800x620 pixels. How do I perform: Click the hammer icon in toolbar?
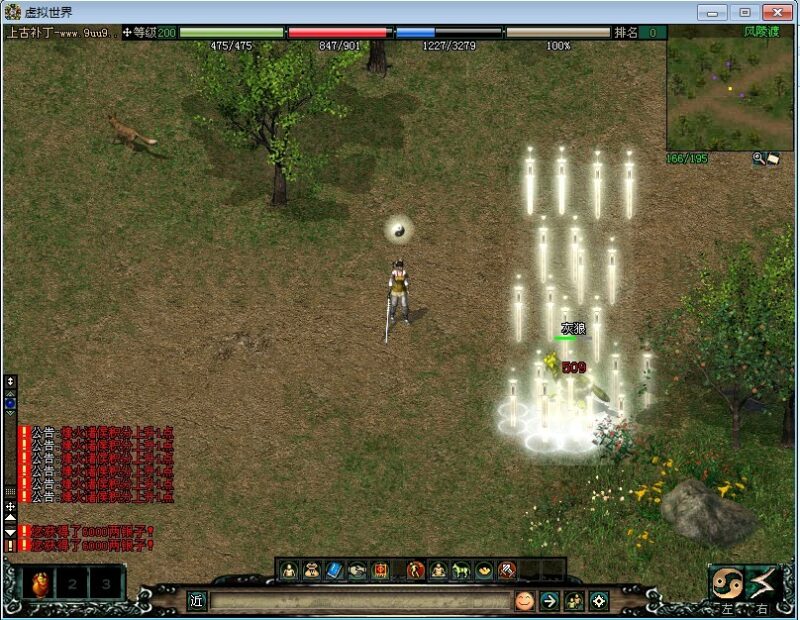(507, 570)
